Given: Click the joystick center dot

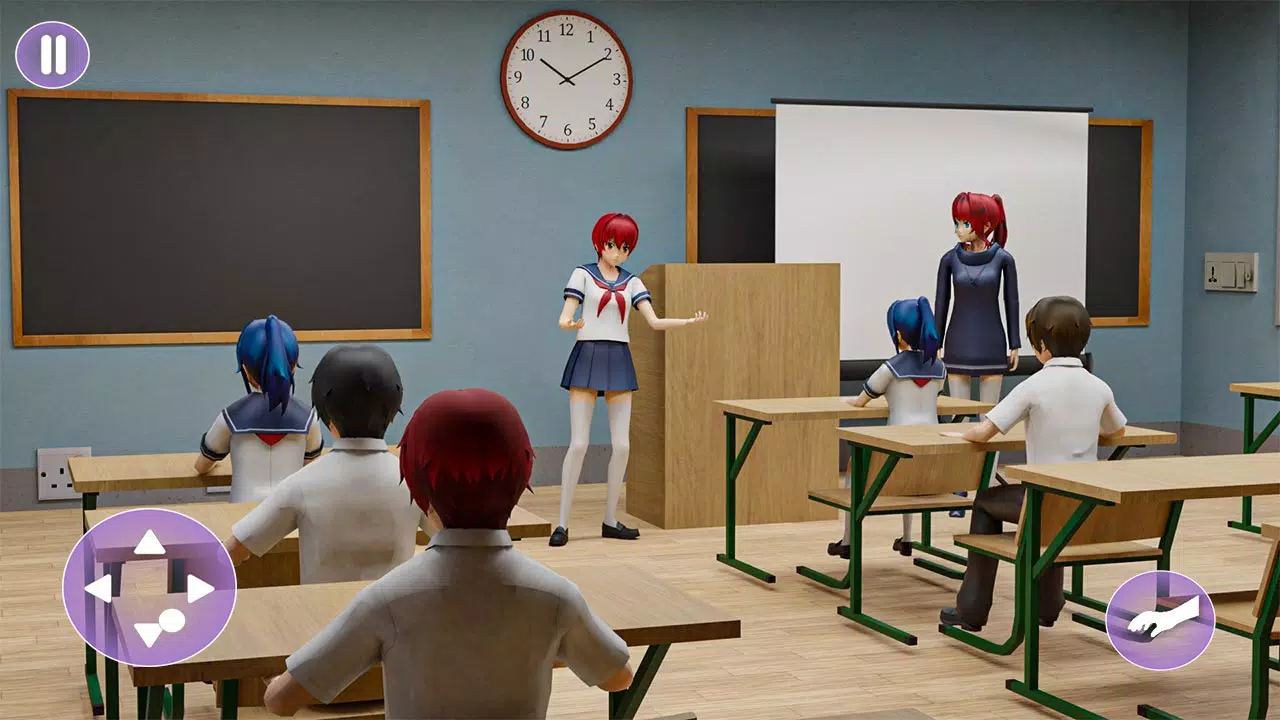Looking at the screenshot, I should click(170, 619).
